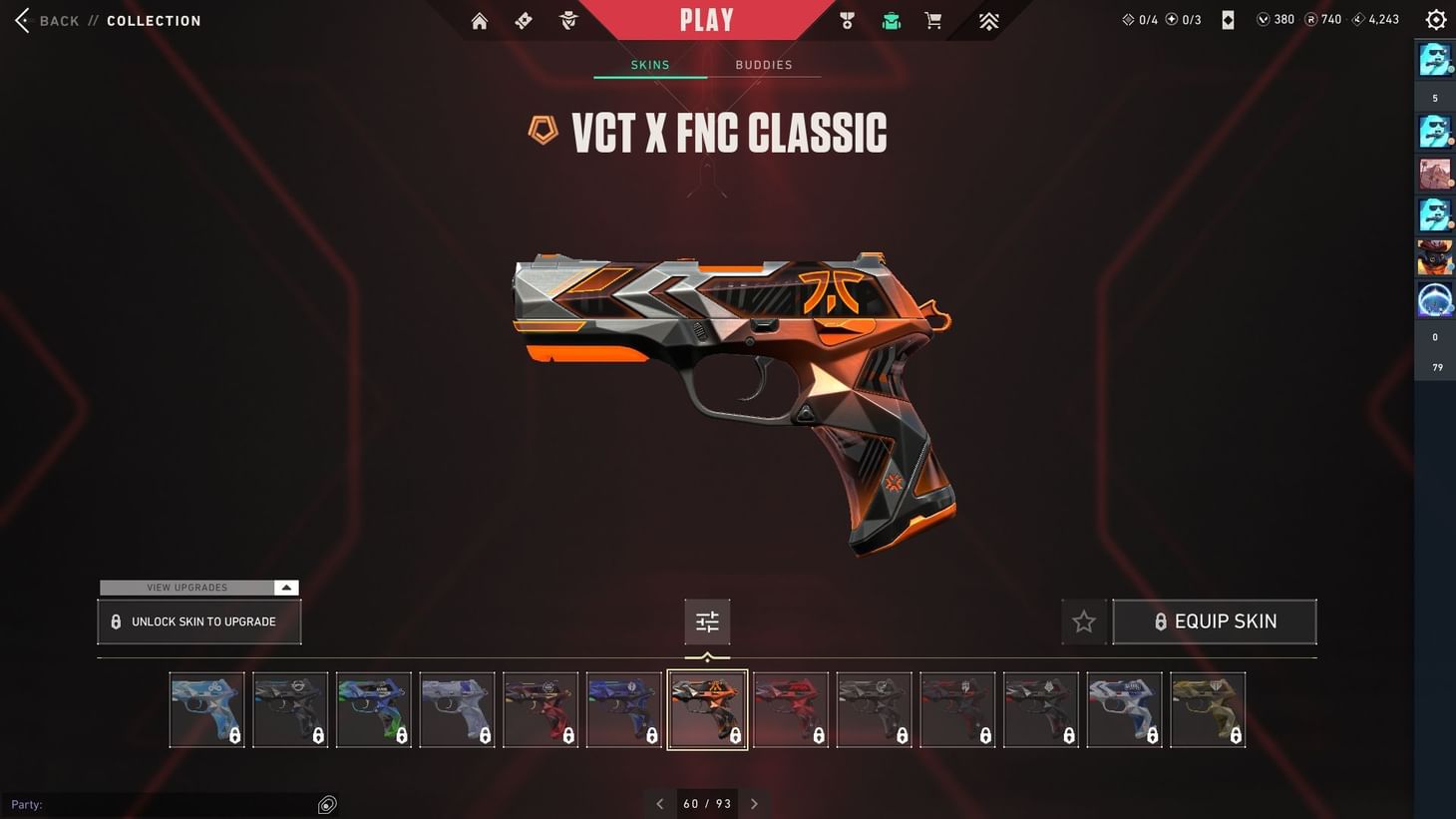Click the player card icon near the currencies
The image size is (1456, 819).
(1228, 19)
